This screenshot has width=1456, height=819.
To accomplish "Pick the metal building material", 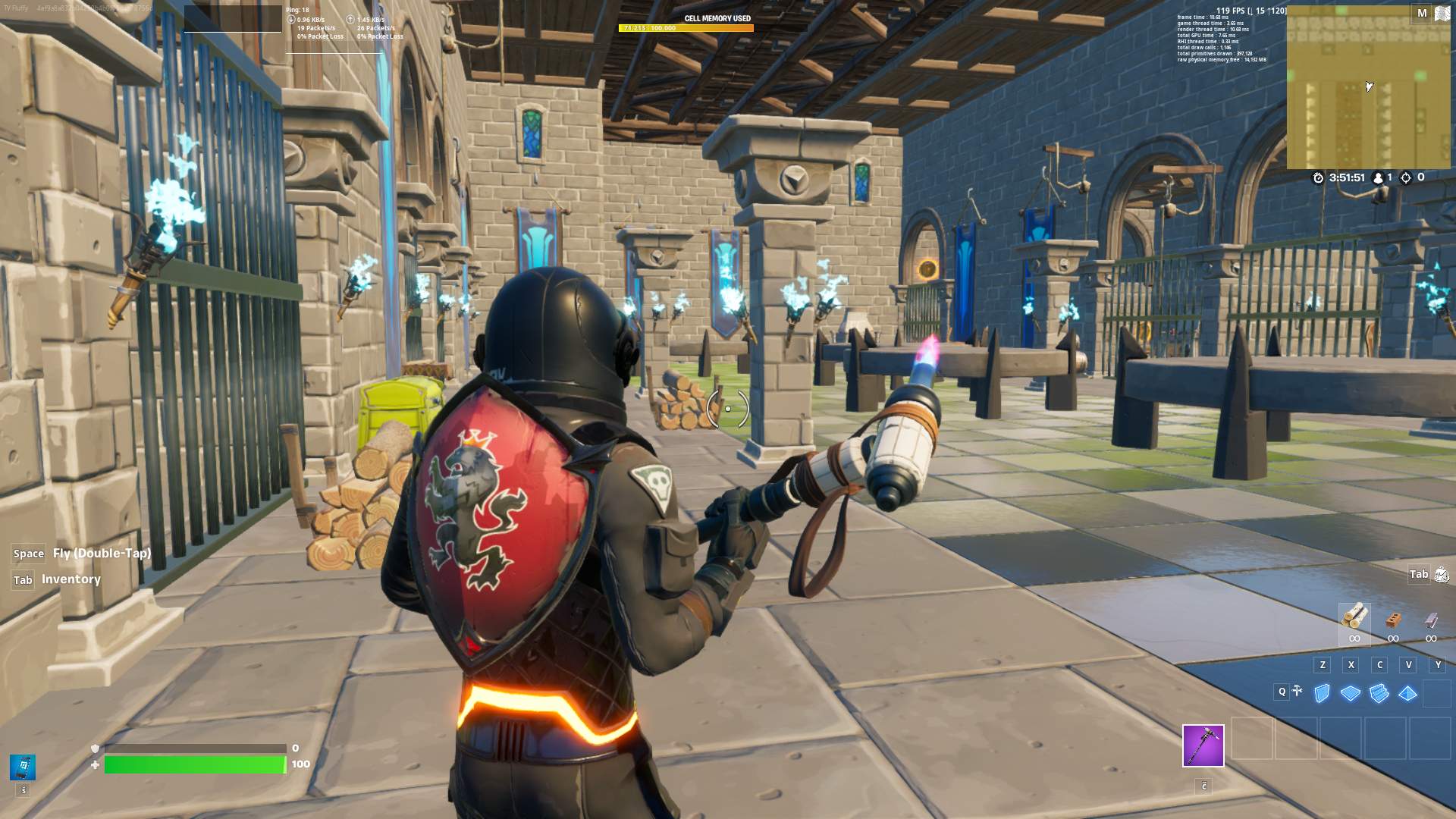I will 1431,620.
